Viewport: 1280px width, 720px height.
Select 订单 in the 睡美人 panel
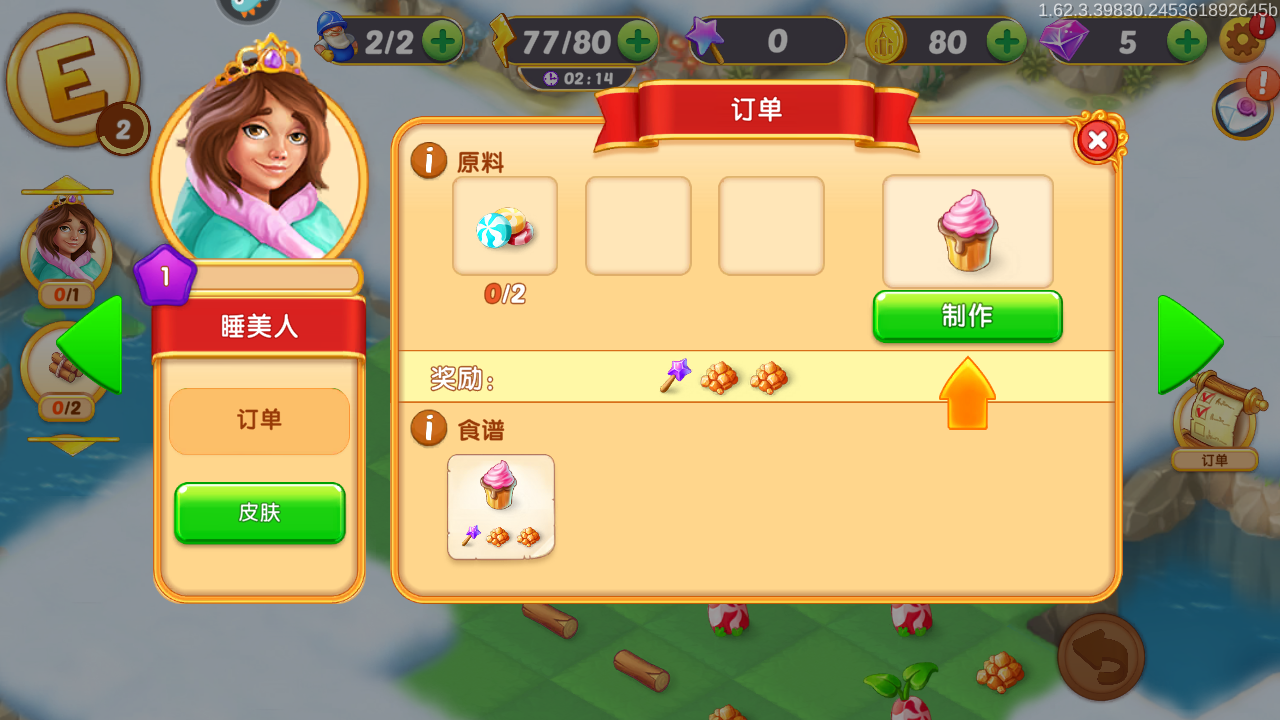(259, 421)
